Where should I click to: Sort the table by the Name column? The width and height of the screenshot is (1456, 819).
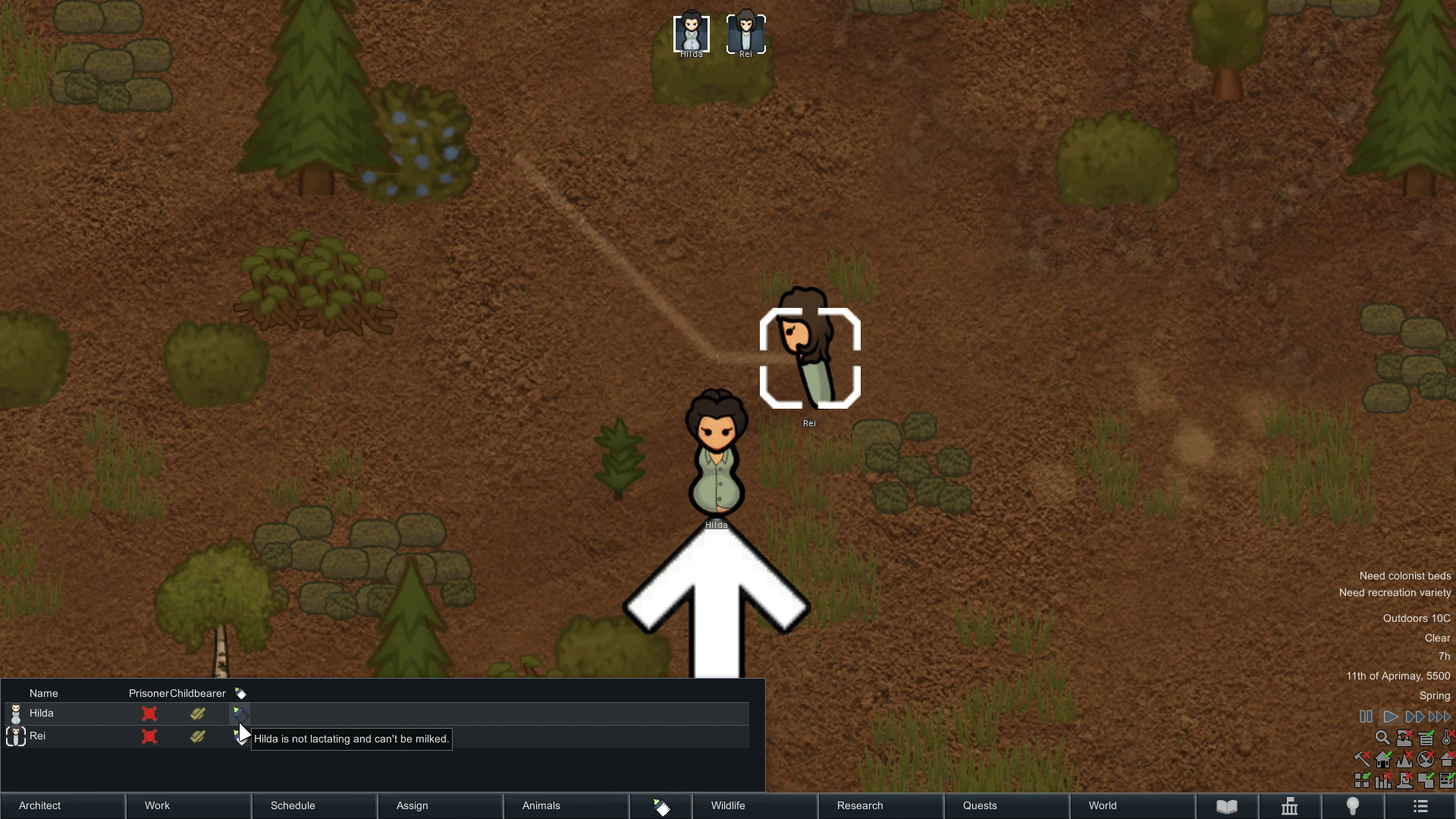44,694
